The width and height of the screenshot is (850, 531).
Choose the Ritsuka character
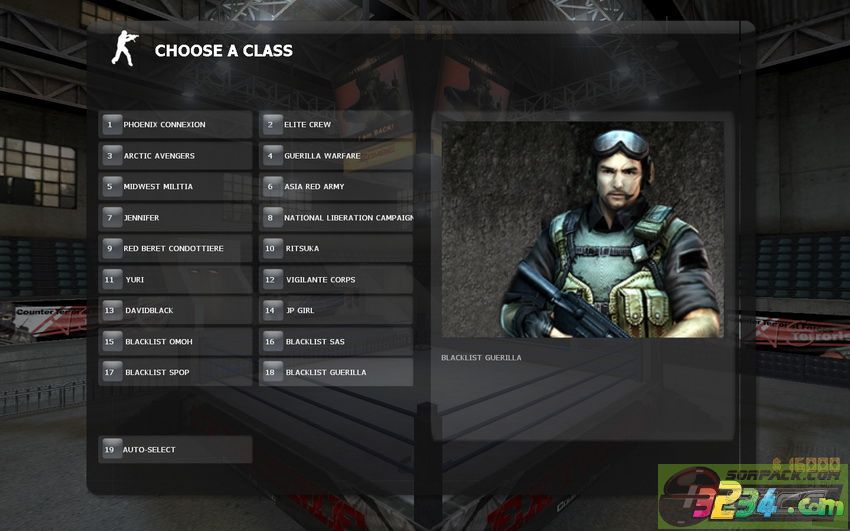point(336,249)
